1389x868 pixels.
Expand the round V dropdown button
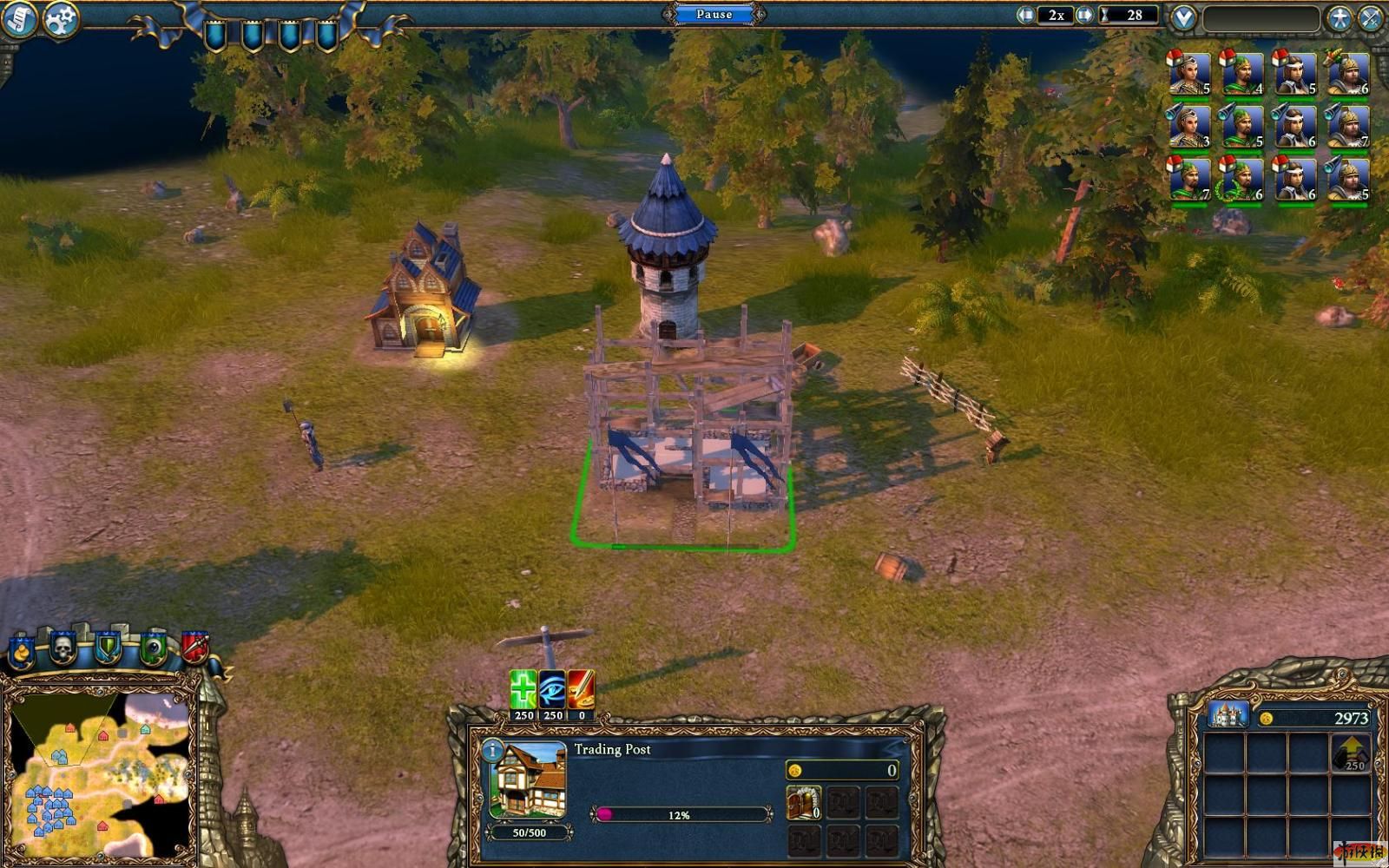(1183, 17)
